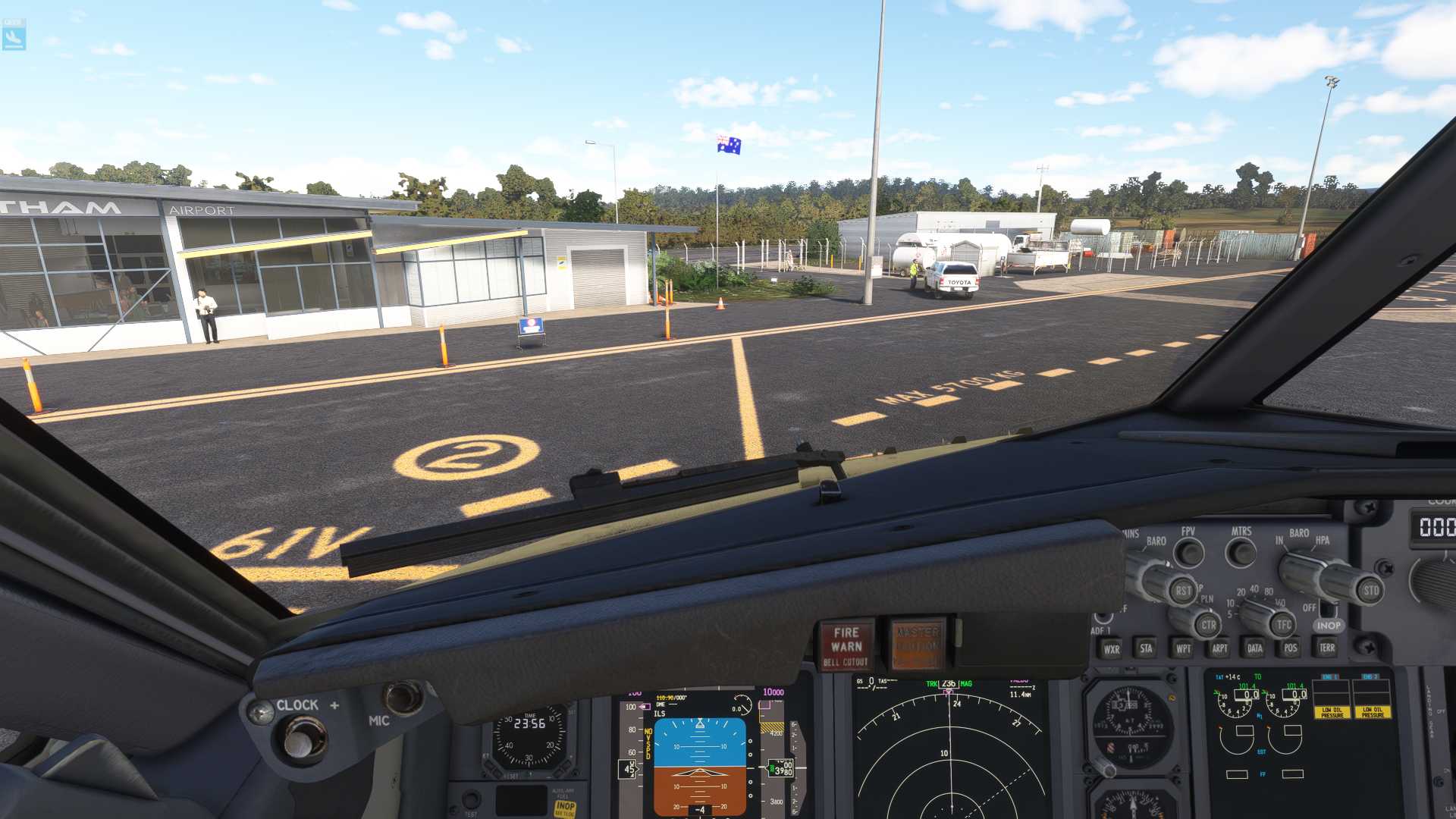1456x819 pixels.
Task: Toggle the ARPT airports display button
Action: pyautogui.click(x=1219, y=648)
